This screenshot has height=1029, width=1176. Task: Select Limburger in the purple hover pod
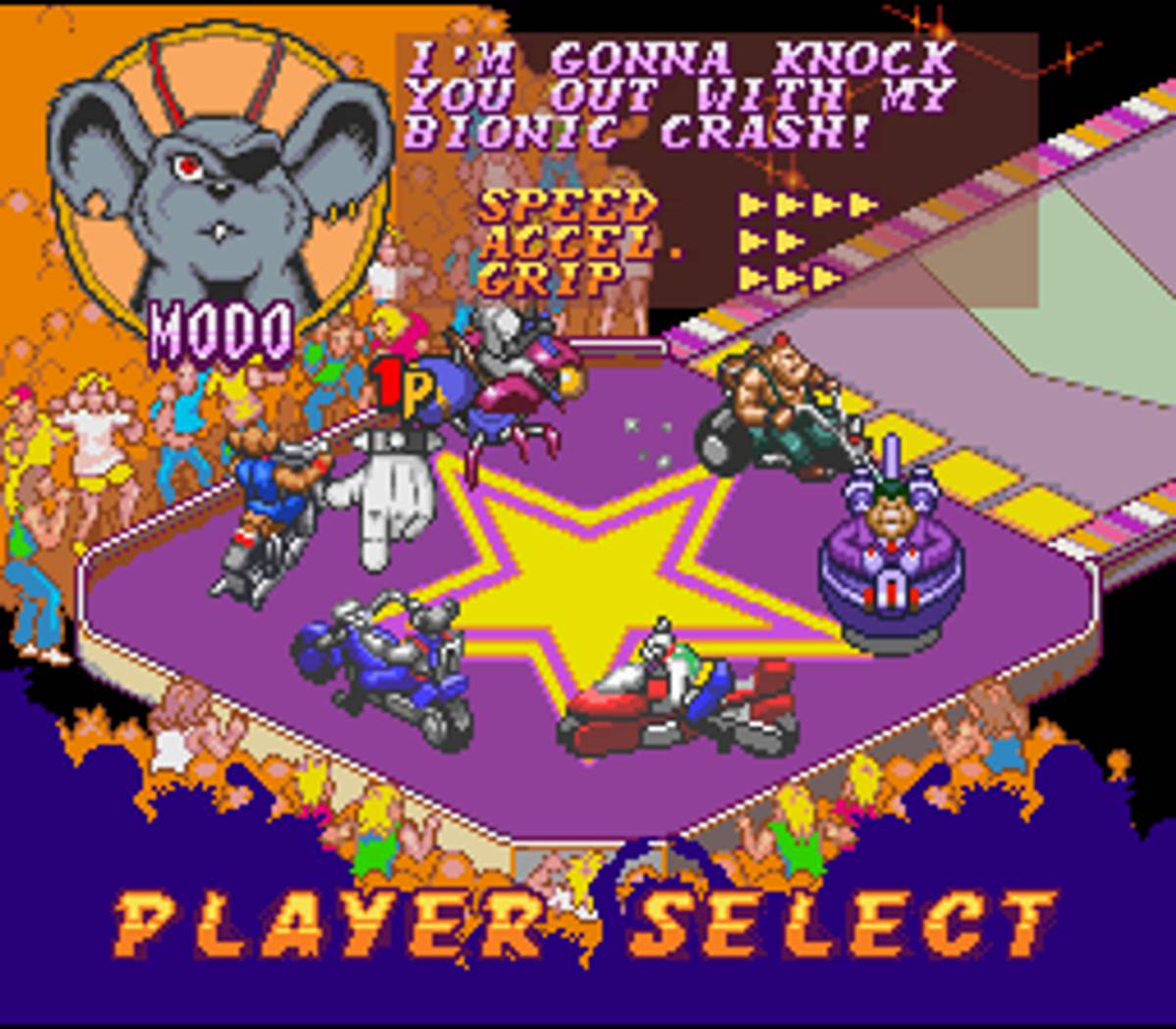tap(890, 554)
